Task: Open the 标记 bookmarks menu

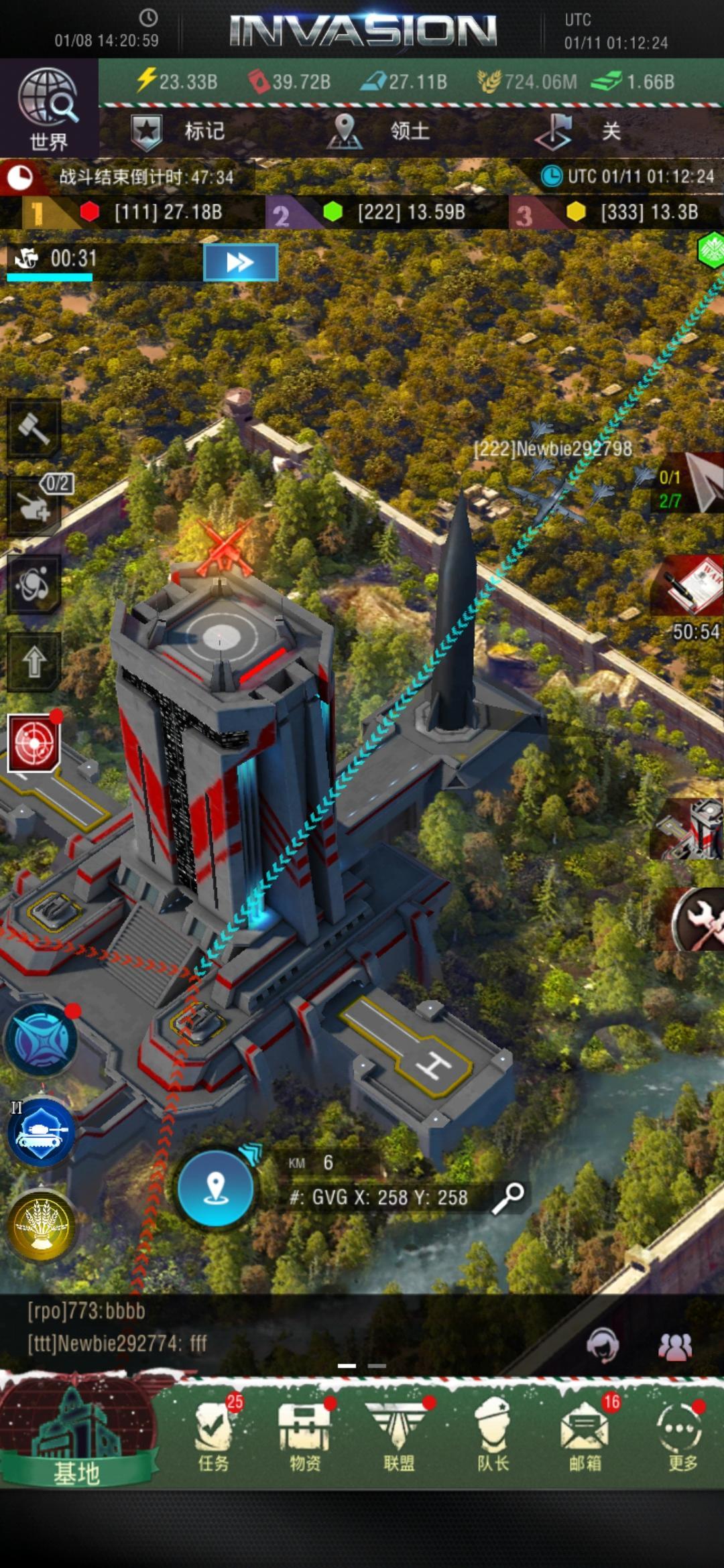Action: pos(178,131)
